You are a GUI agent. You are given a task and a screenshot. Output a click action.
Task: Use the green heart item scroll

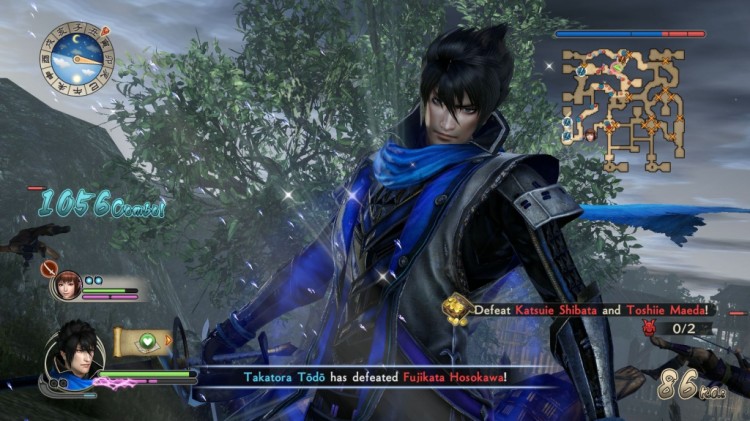pyautogui.click(x=142, y=341)
